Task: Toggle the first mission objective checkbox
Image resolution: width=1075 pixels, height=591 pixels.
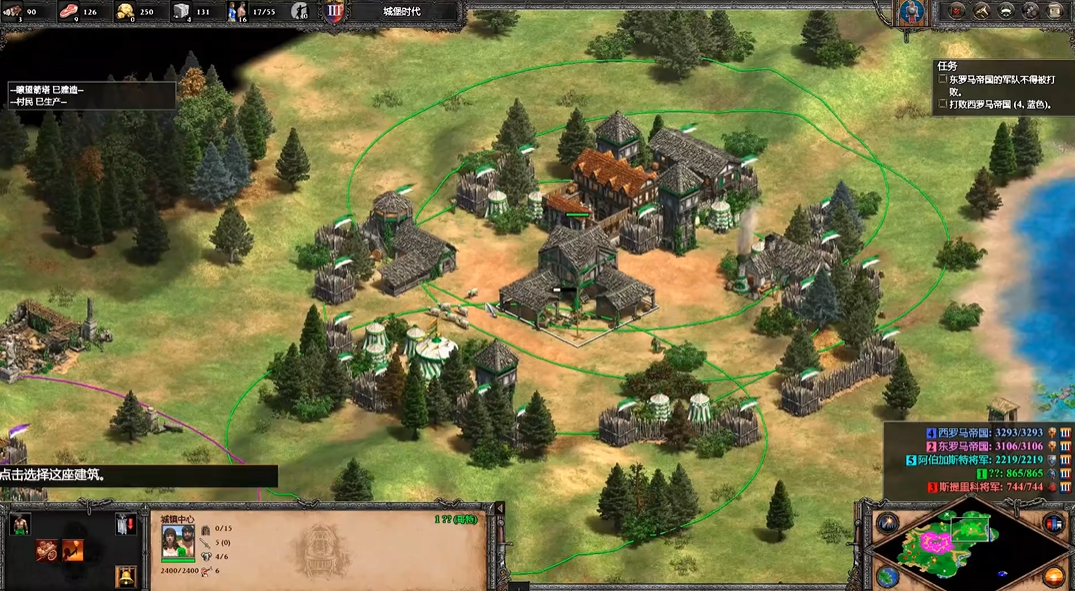Action: pyautogui.click(x=942, y=77)
